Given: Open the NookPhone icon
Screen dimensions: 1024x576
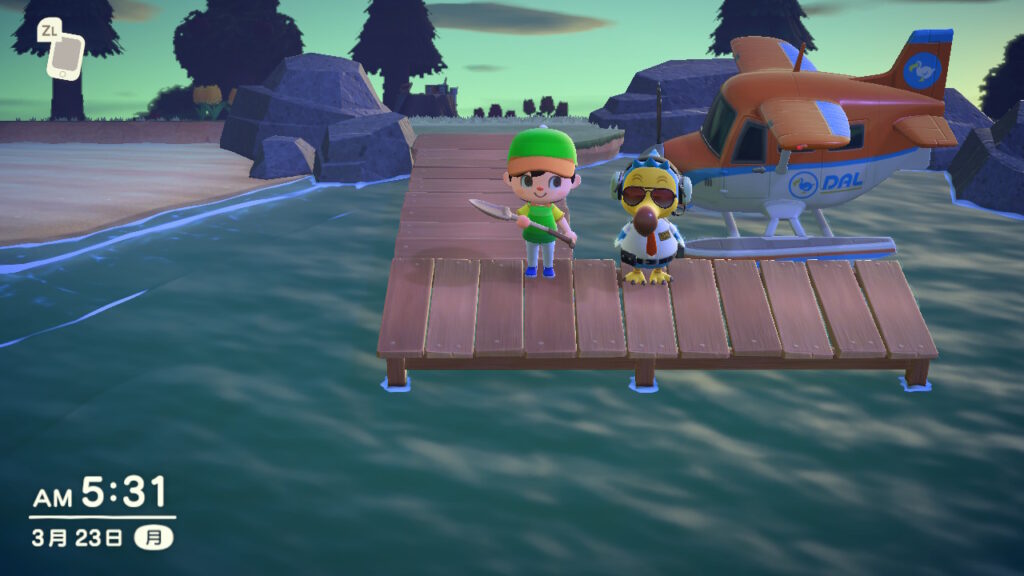Looking at the screenshot, I should (65, 55).
